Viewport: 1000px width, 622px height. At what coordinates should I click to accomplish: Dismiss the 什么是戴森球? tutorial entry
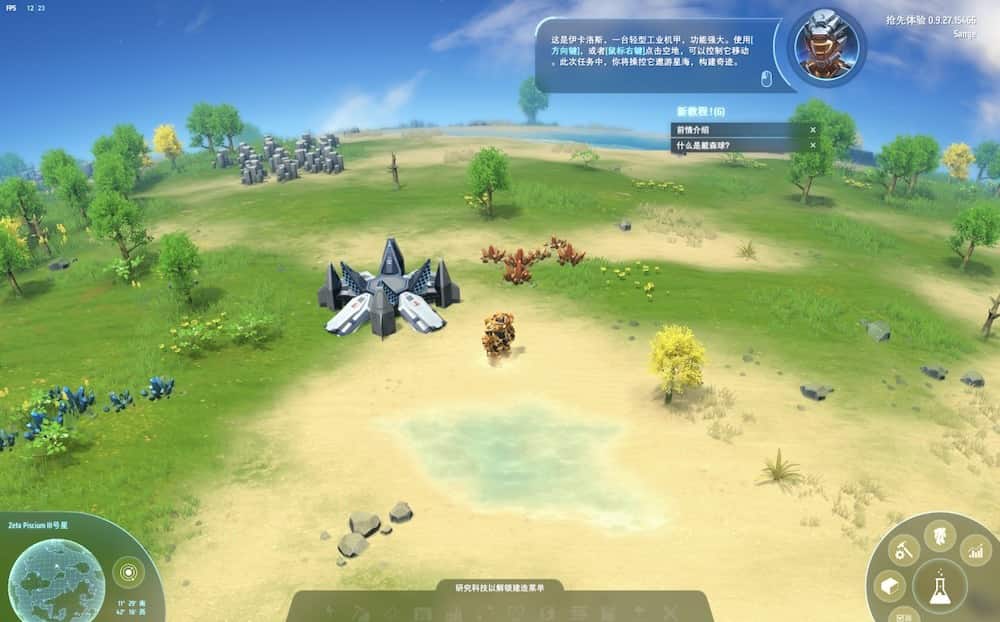813,145
